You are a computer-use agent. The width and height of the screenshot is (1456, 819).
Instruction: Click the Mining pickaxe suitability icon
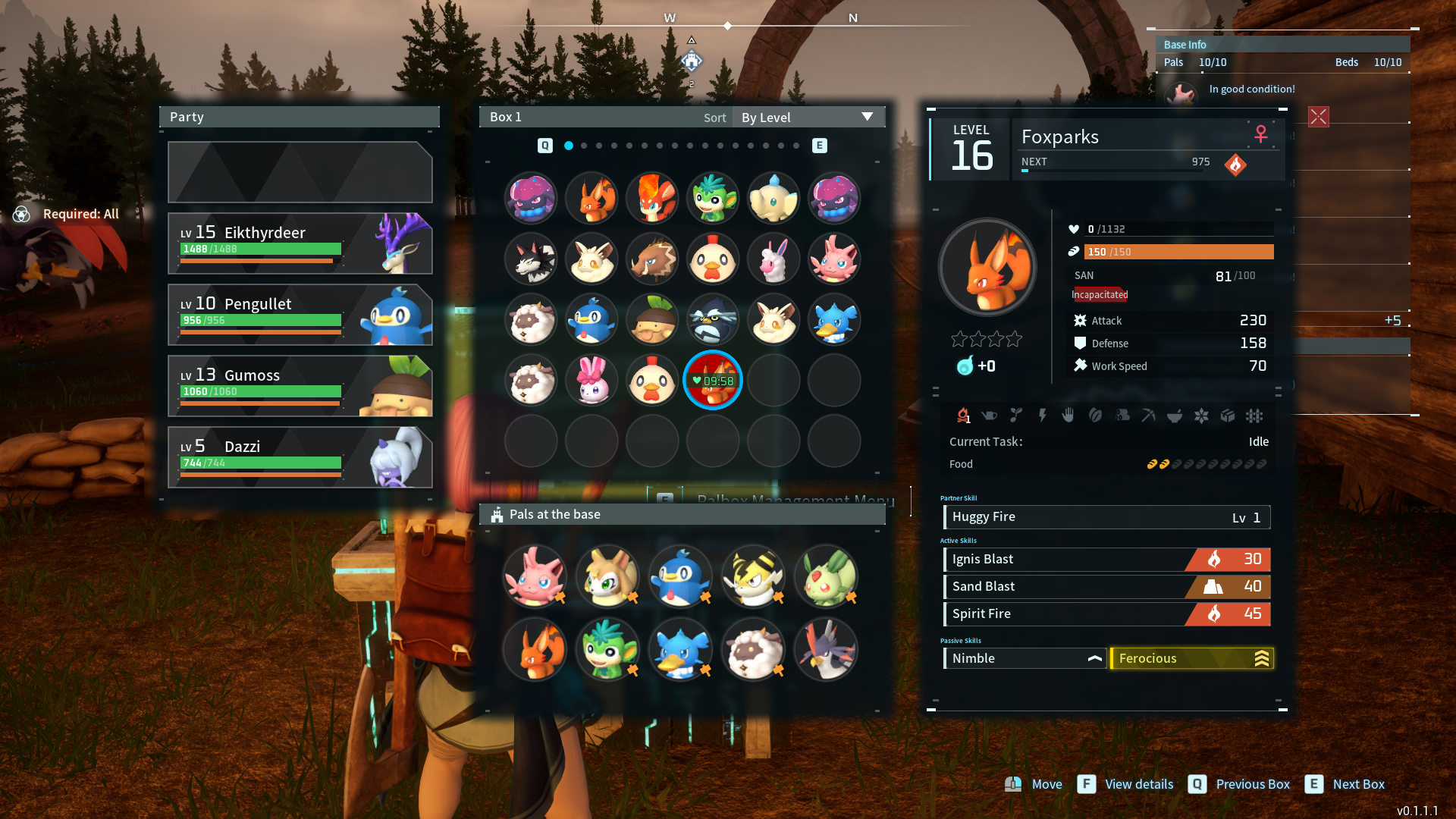click(x=1148, y=416)
